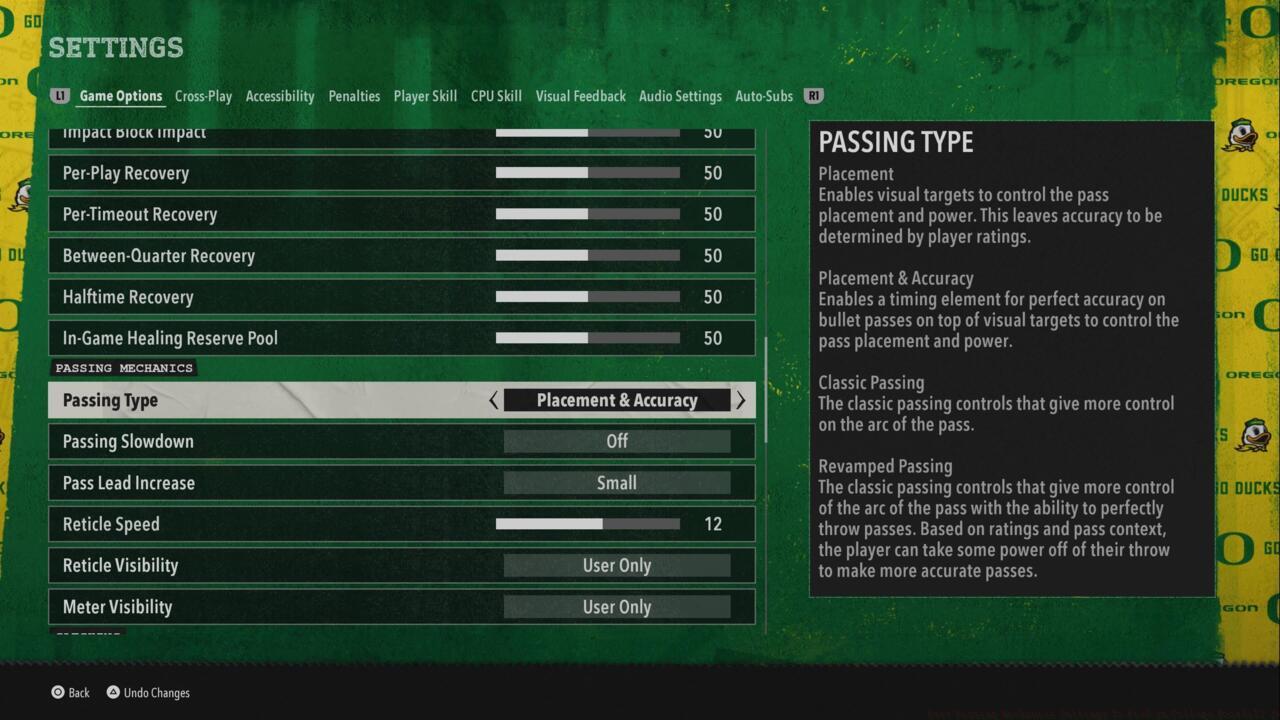Screen dimensions: 1280x720
Task: Switch to the Cross-Play tab
Action: pyautogui.click(x=203, y=96)
